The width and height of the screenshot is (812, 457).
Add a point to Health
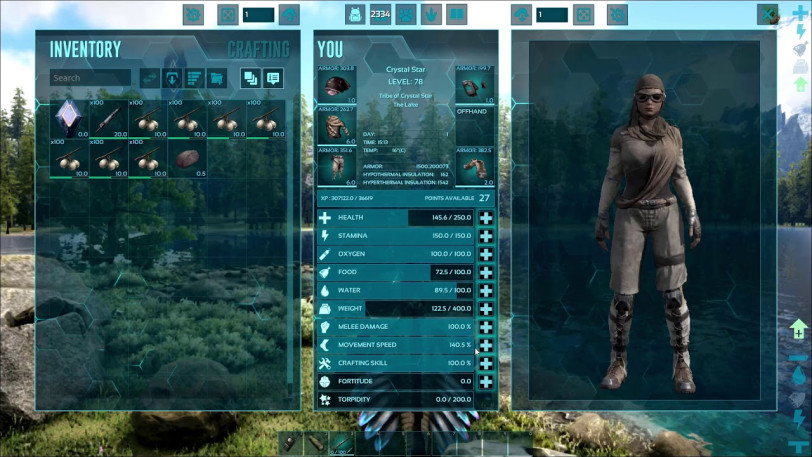pyautogui.click(x=486, y=218)
